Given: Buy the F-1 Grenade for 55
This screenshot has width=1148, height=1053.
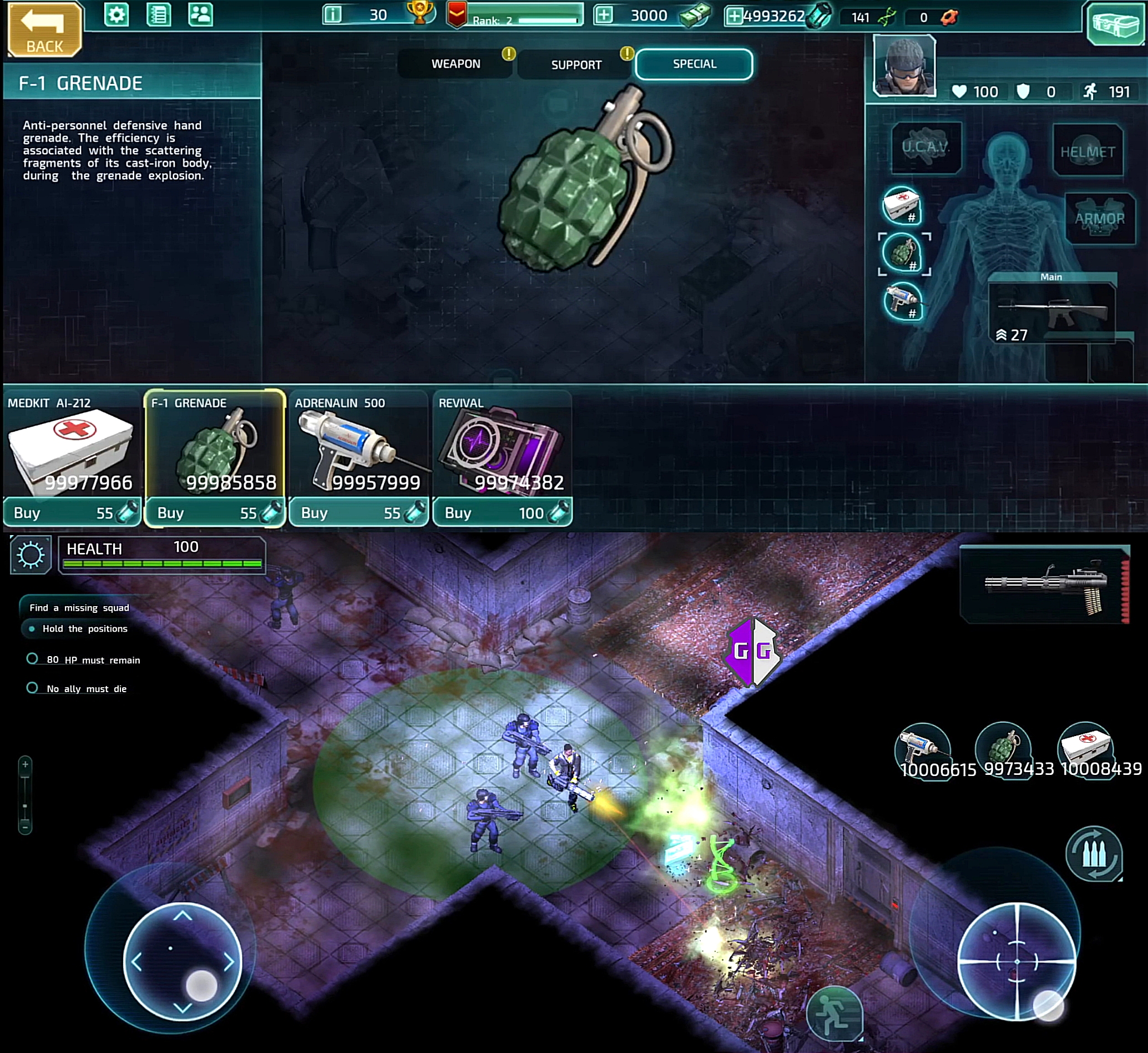Looking at the screenshot, I should tap(215, 513).
